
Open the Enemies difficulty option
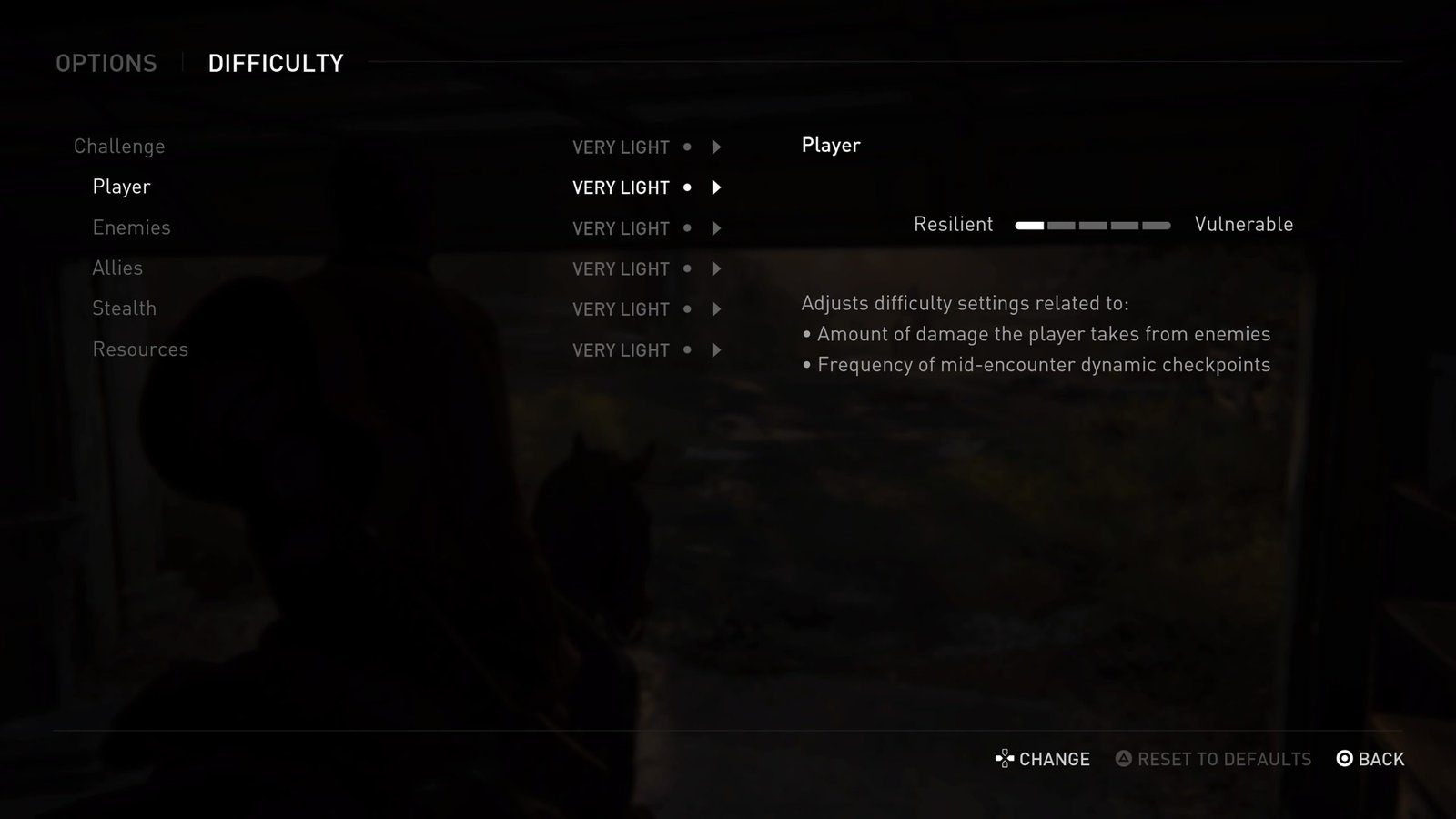[131, 227]
